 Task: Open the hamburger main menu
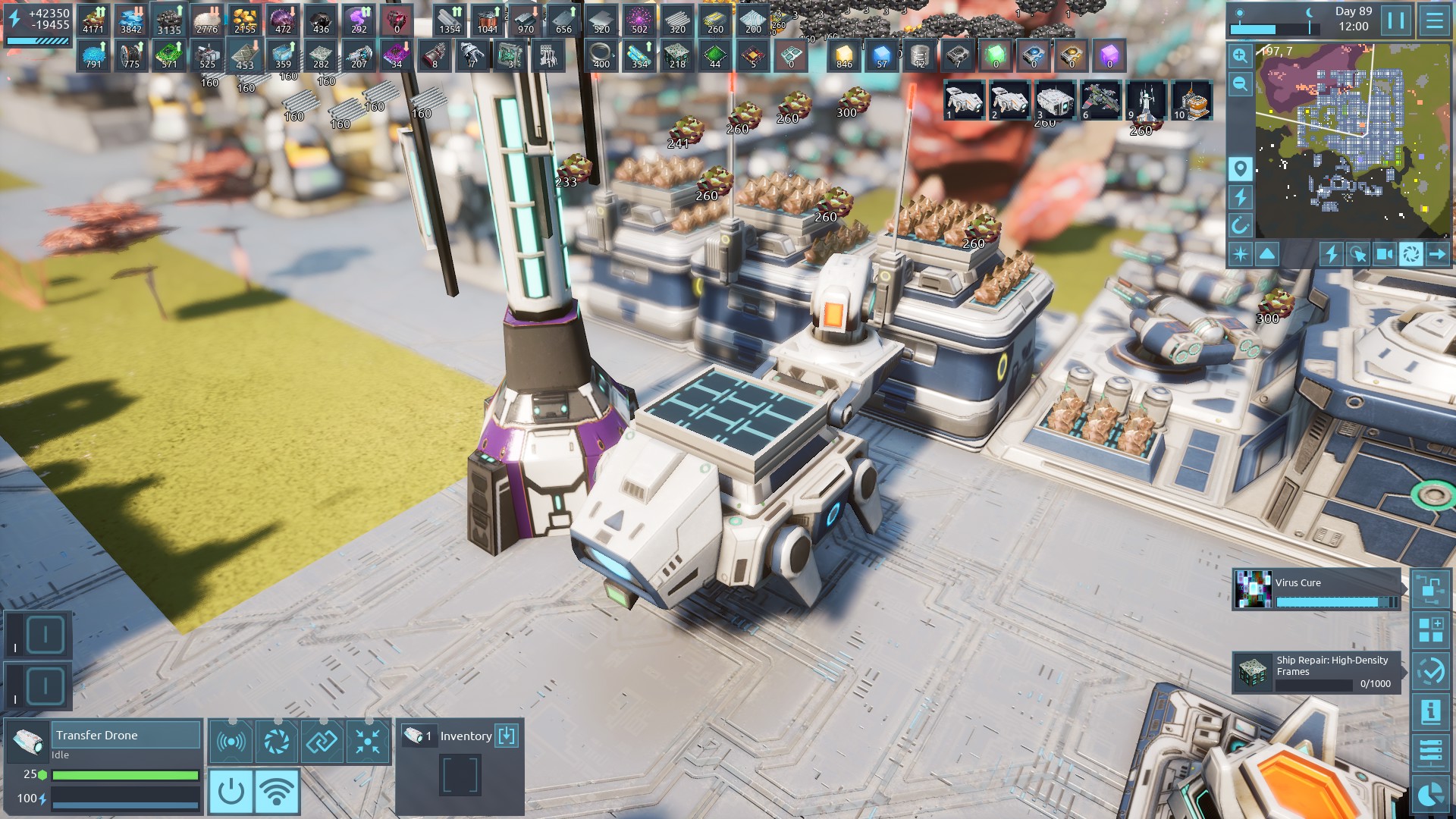1434,20
